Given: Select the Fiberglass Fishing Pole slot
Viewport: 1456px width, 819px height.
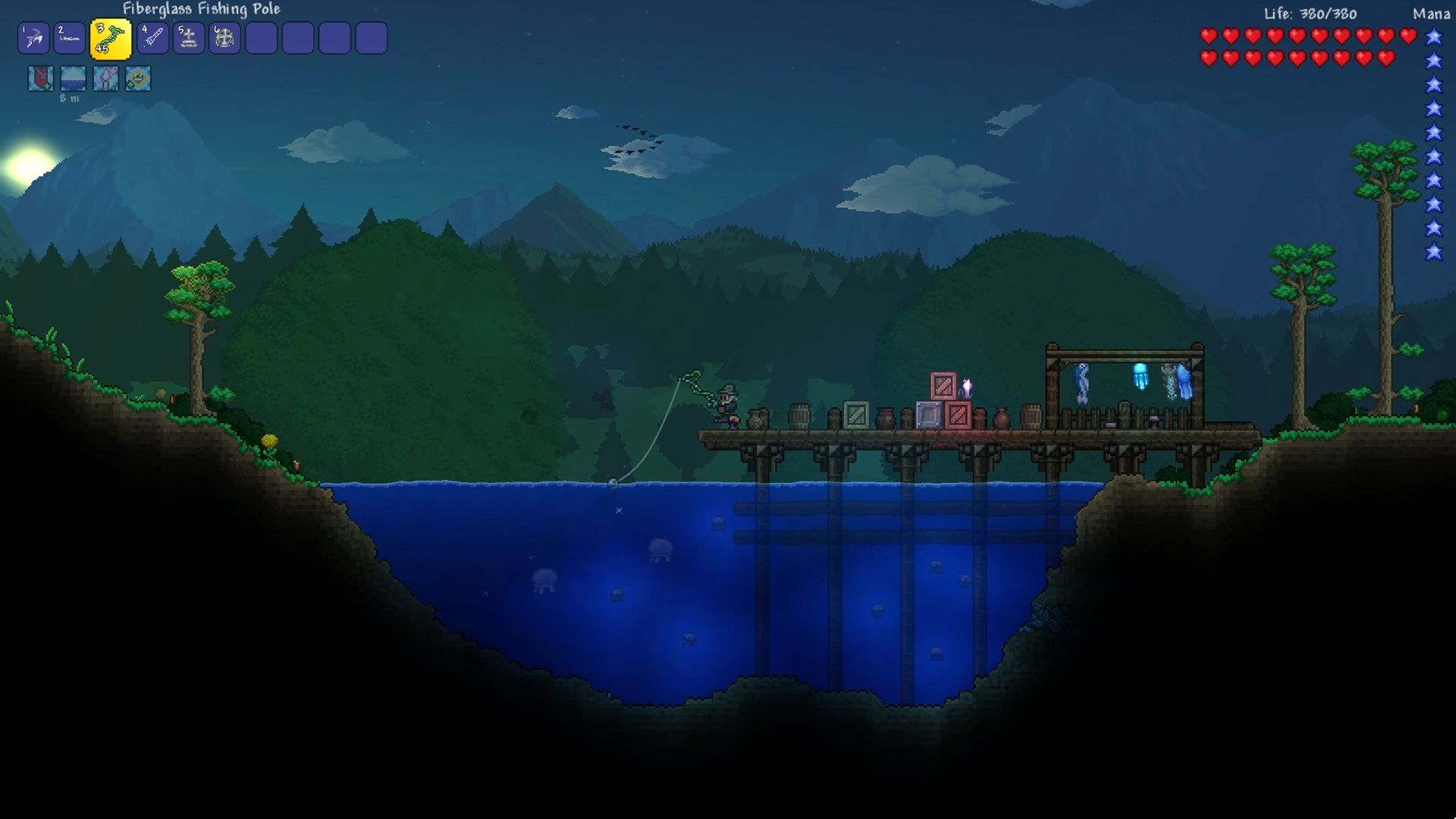Looking at the screenshot, I should pyautogui.click(x=111, y=39).
